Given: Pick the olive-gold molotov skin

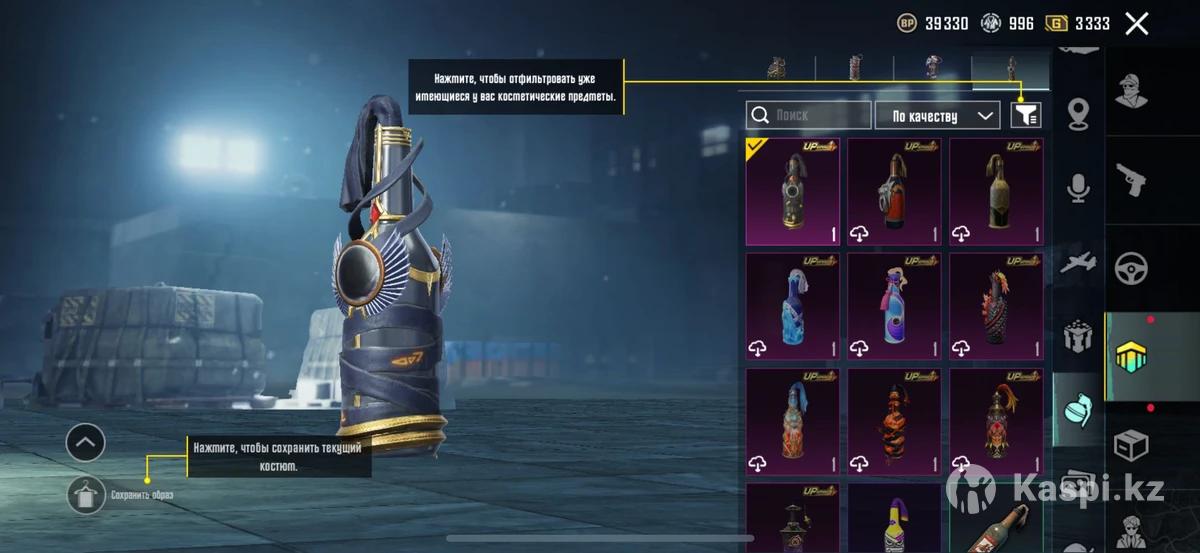Looking at the screenshot, I should [996, 191].
